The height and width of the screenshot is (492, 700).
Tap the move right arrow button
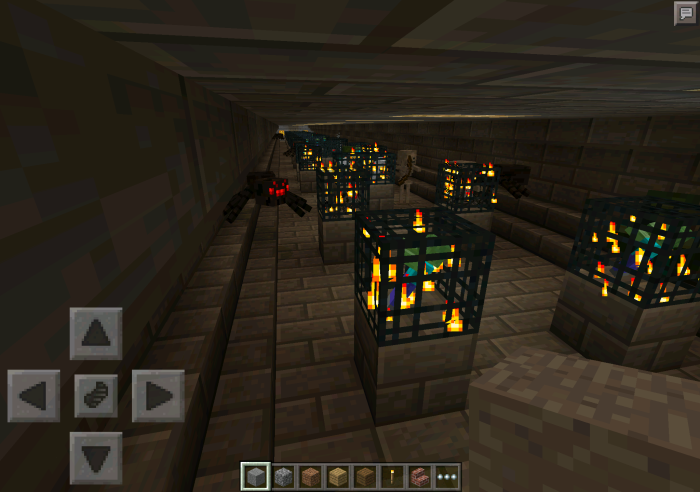click(x=158, y=396)
